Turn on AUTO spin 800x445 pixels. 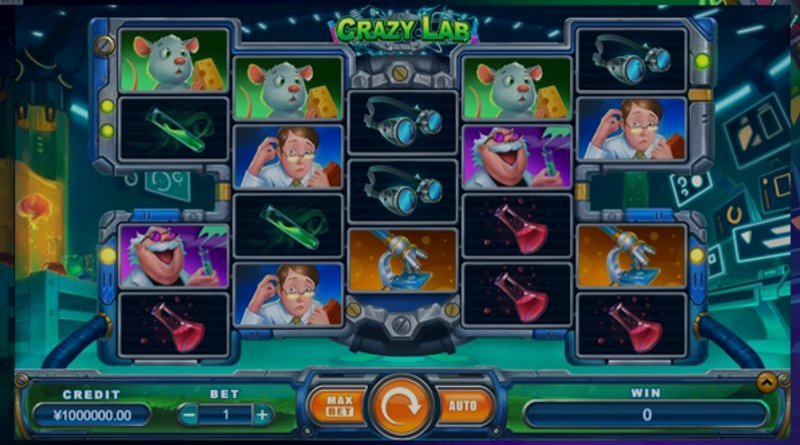tap(463, 407)
